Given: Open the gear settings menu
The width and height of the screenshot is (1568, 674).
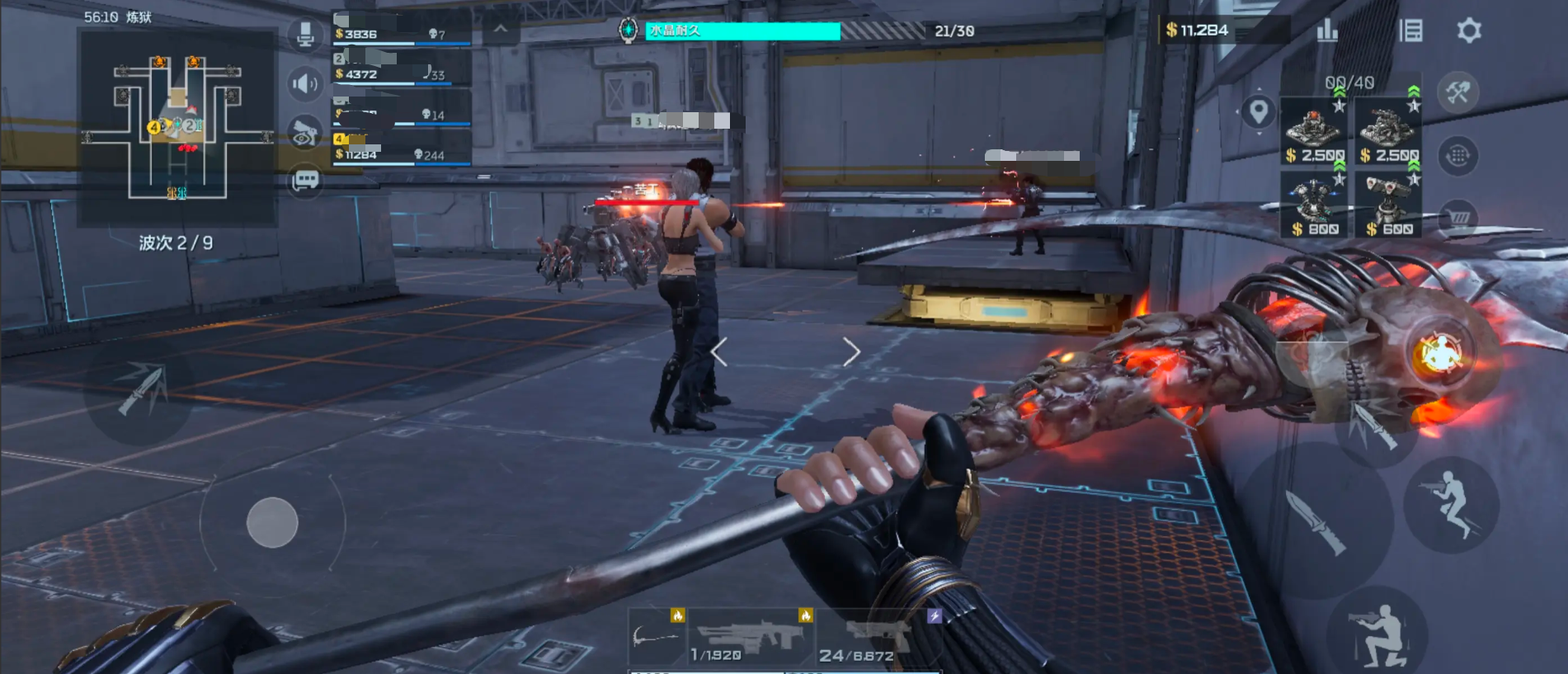Looking at the screenshot, I should tap(1469, 31).
